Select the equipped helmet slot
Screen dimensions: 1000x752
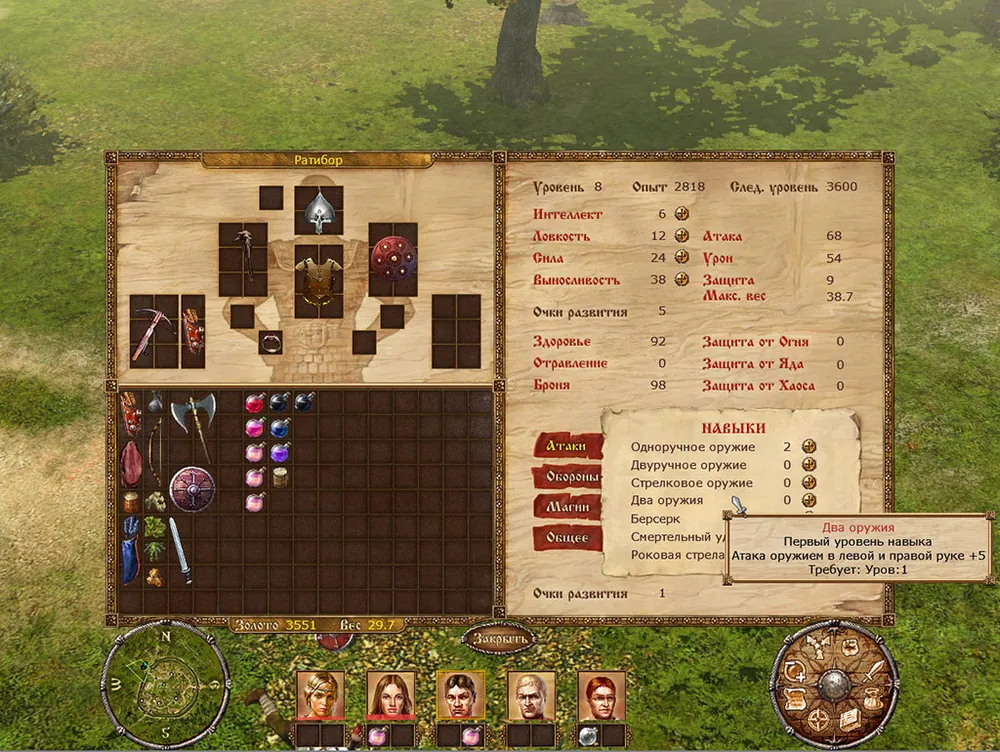tap(319, 210)
